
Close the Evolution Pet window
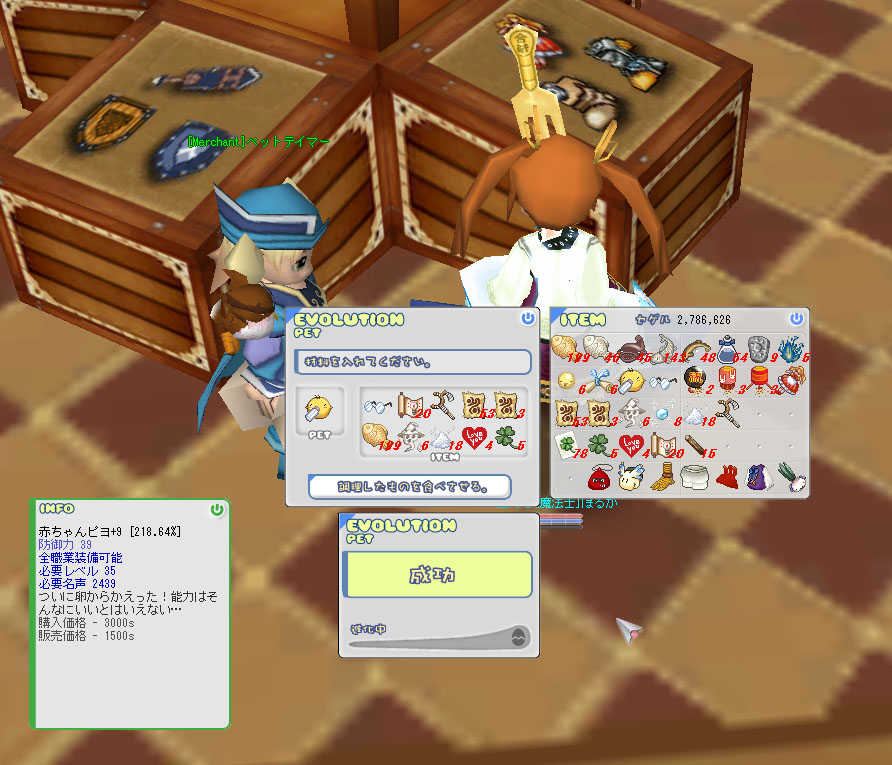pyautogui.click(x=527, y=318)
